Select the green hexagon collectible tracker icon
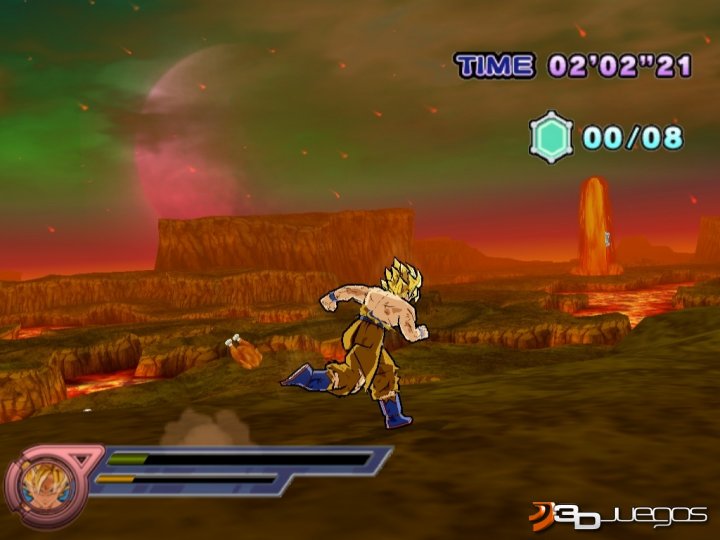This screenshot has width=720, height=540. pos(551,137)
